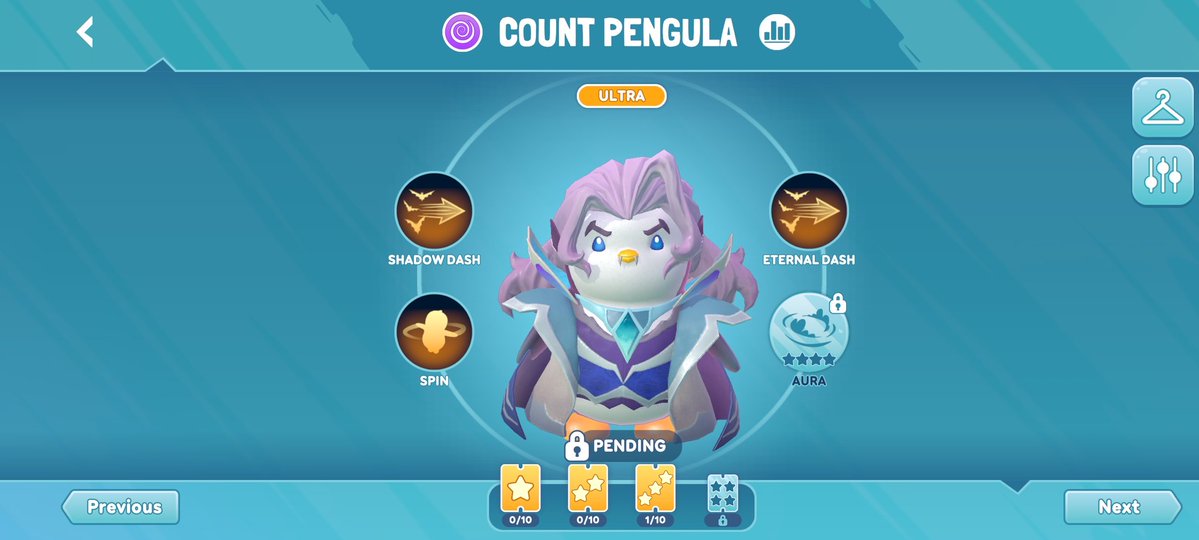1199x540 pixels.
Task: Select the Shadow Dash ability
Action: (x=434, y=211)
